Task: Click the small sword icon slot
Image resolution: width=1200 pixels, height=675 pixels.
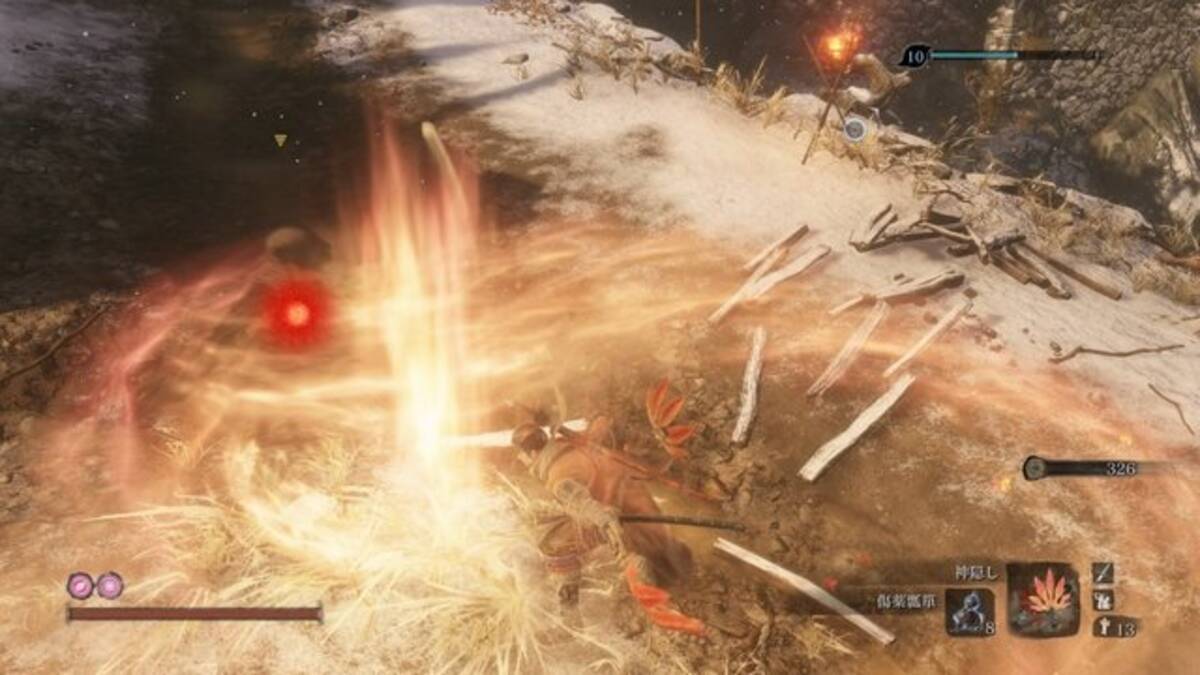Action: 1102,573
